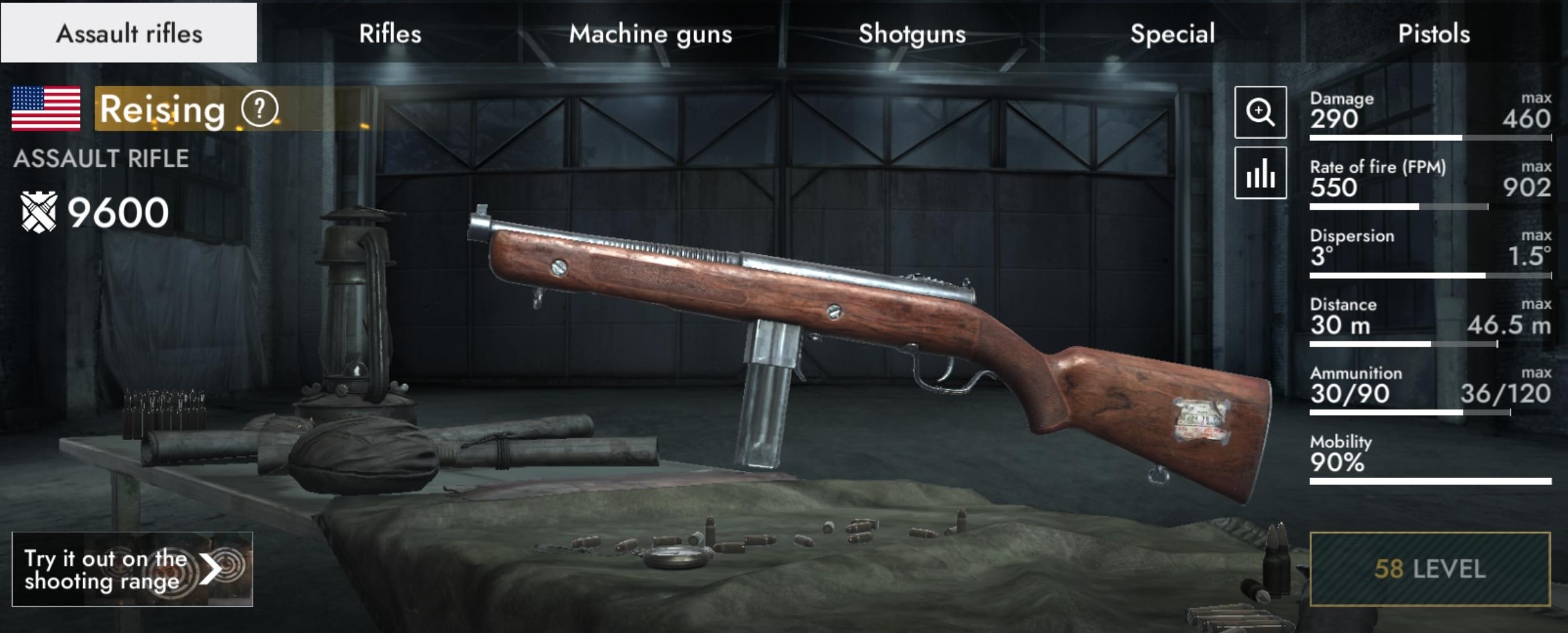Choose the Special weapons tab
The width and height of the screenshot is (1568, 633).
(x=1172, y=33)
